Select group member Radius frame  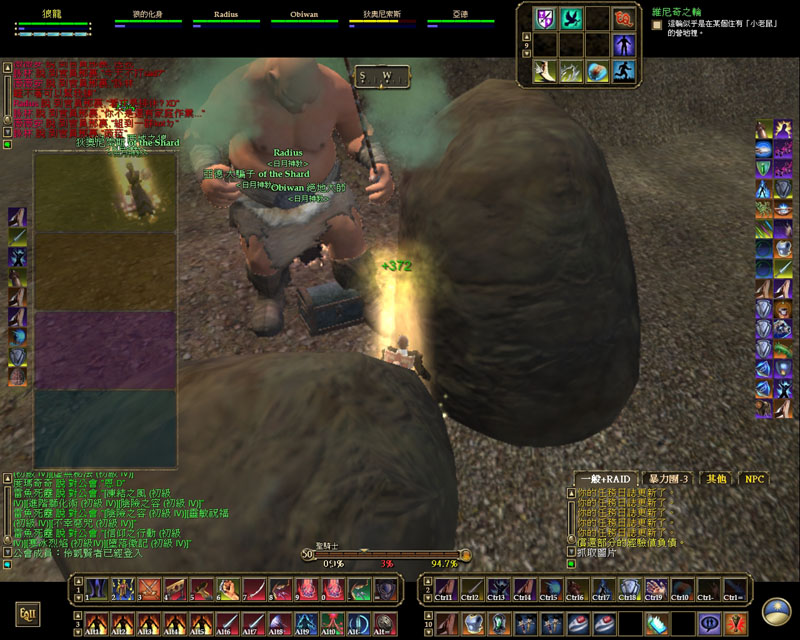[x=239, y=17]
